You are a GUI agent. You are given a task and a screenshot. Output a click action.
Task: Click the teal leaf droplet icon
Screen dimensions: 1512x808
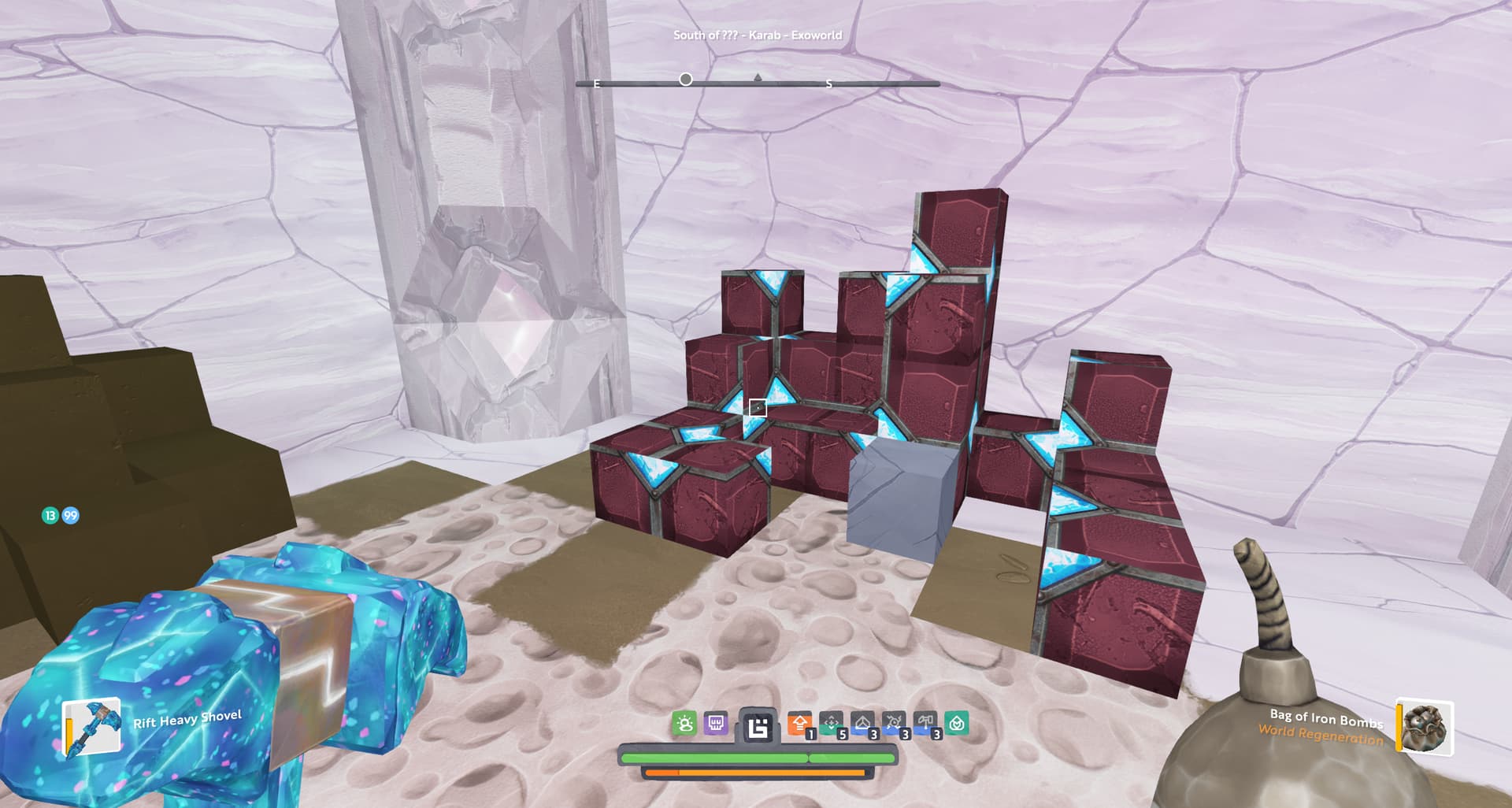[957, 723]
